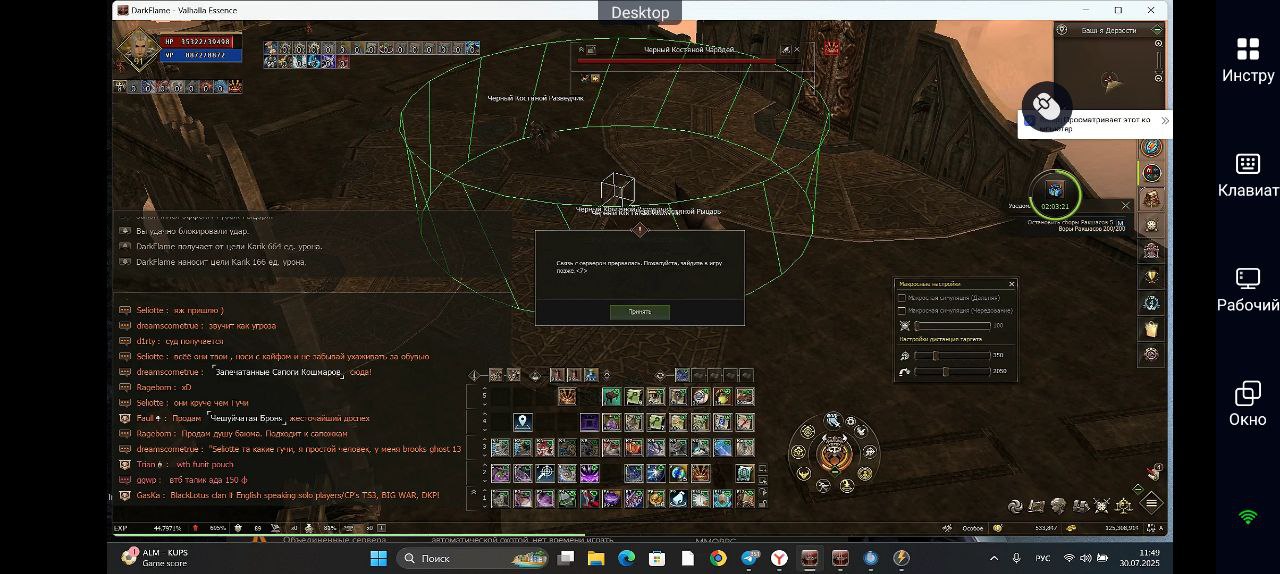Open the balance scales icon in bottom bar
Viewport: 1280px width, 574px height.
click(x=1124, y=507)
